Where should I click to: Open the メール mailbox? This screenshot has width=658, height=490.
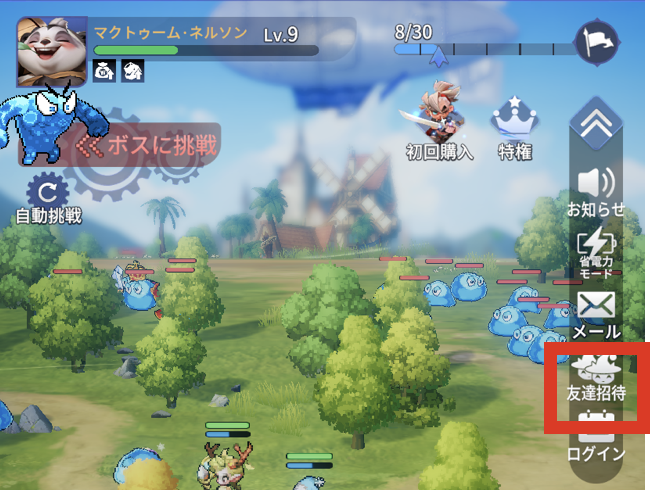596,314
